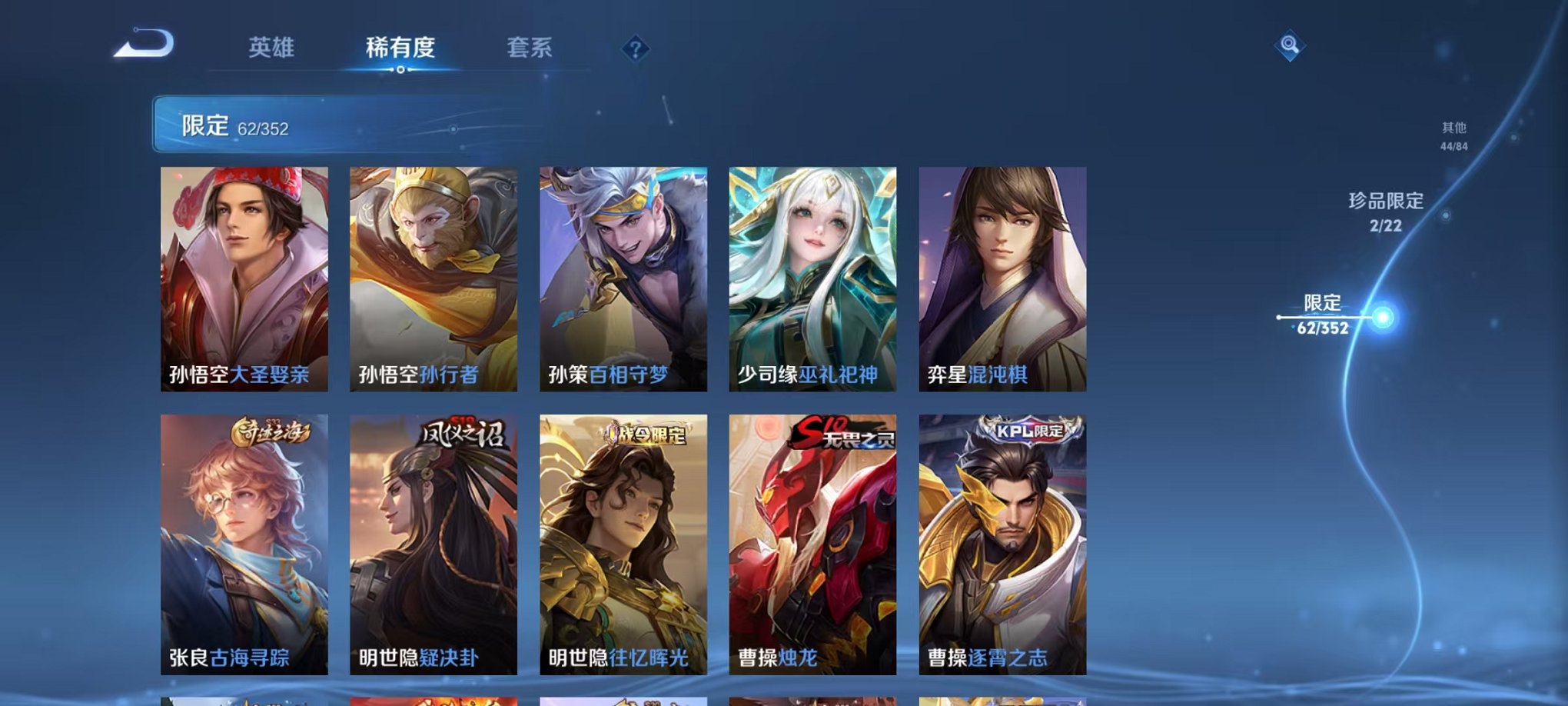Image resolution: width=1568 pixels, height=706 pixels.
Task: Select the 稀有度 tab
Action: click(x=399, y=48)
